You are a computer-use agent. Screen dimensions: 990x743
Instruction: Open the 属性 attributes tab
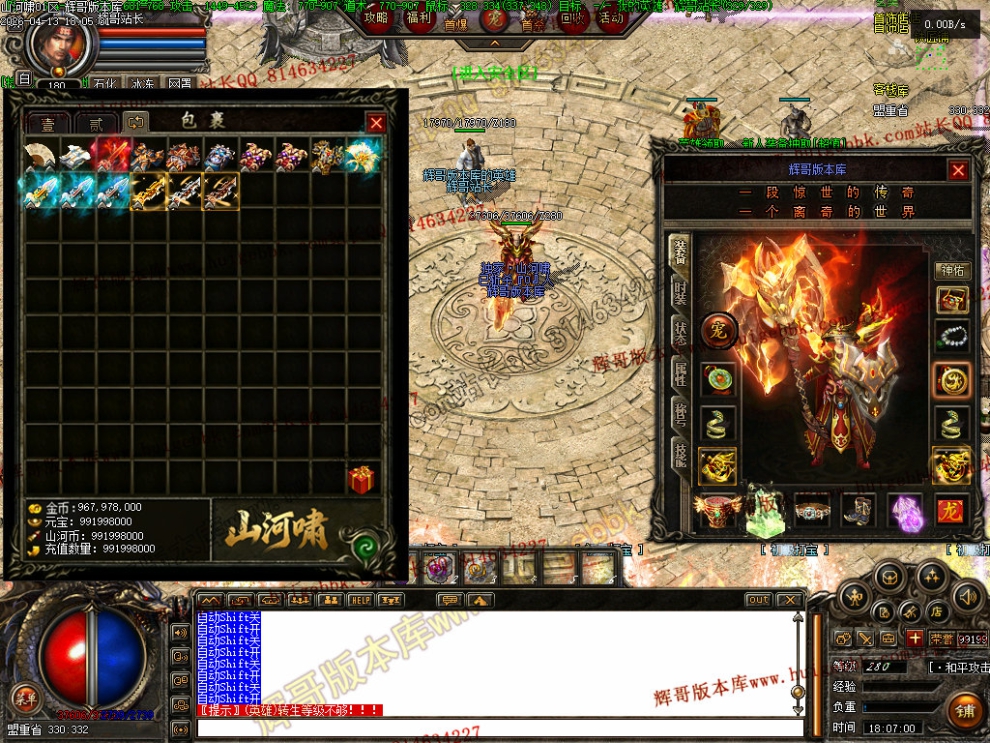point(680,372)
